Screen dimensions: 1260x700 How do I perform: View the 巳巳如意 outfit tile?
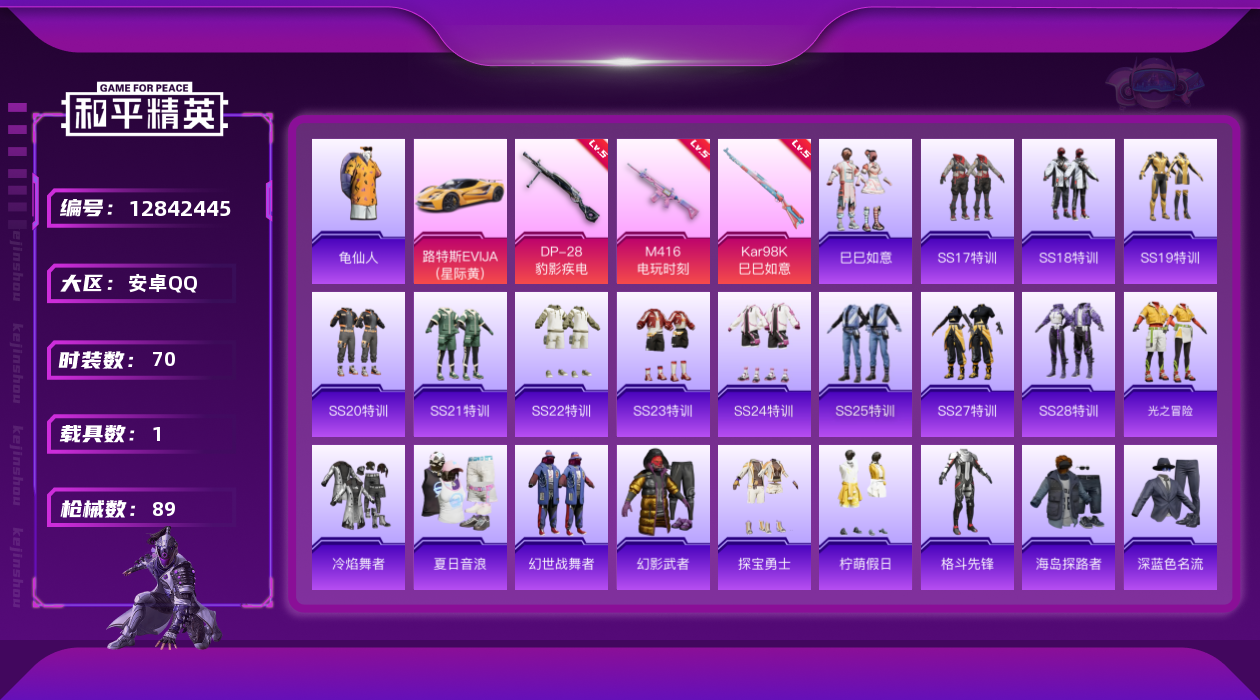point(865,210)
